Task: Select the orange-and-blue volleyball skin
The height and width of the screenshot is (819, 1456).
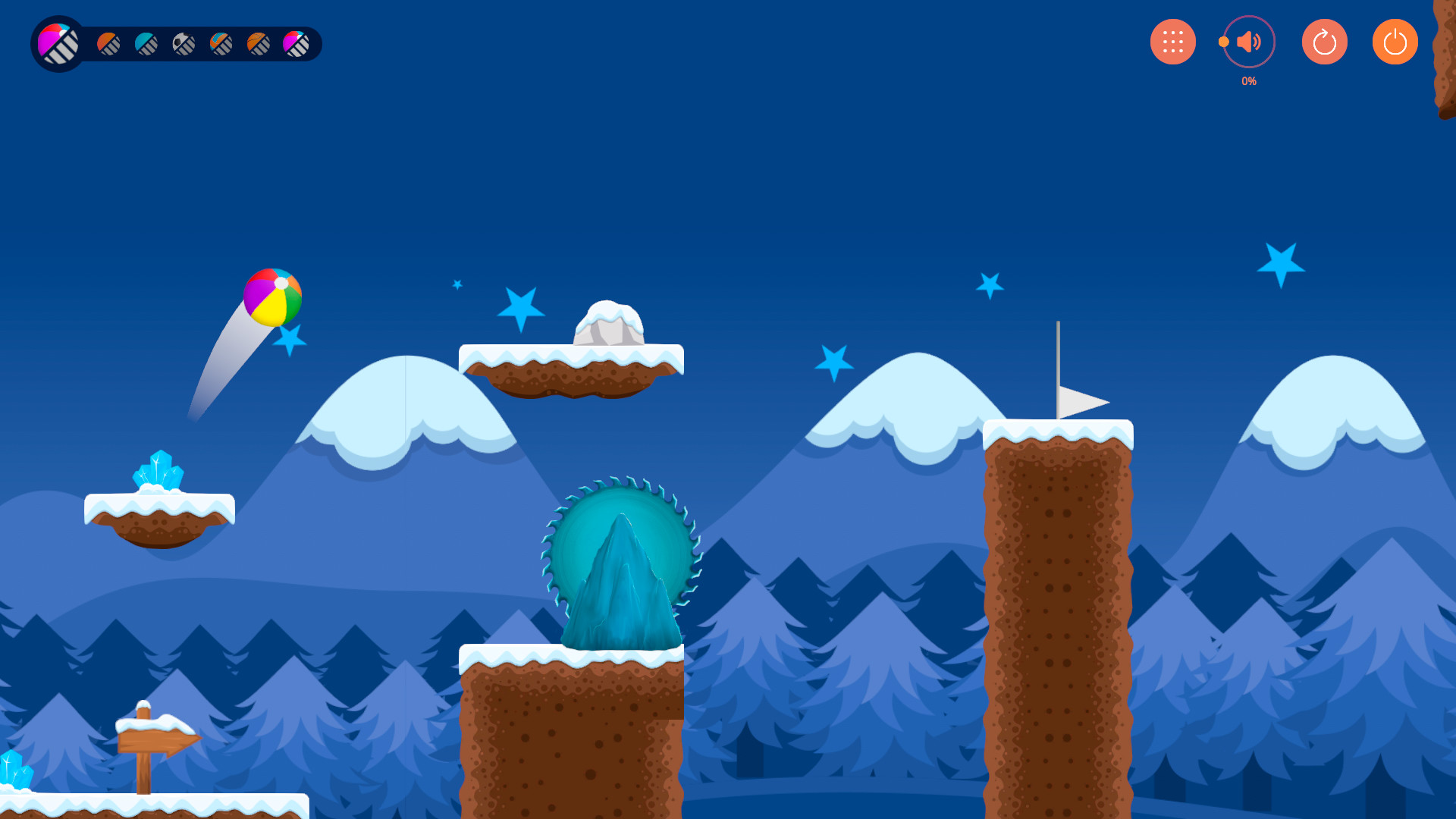Action: coord(220,43)
